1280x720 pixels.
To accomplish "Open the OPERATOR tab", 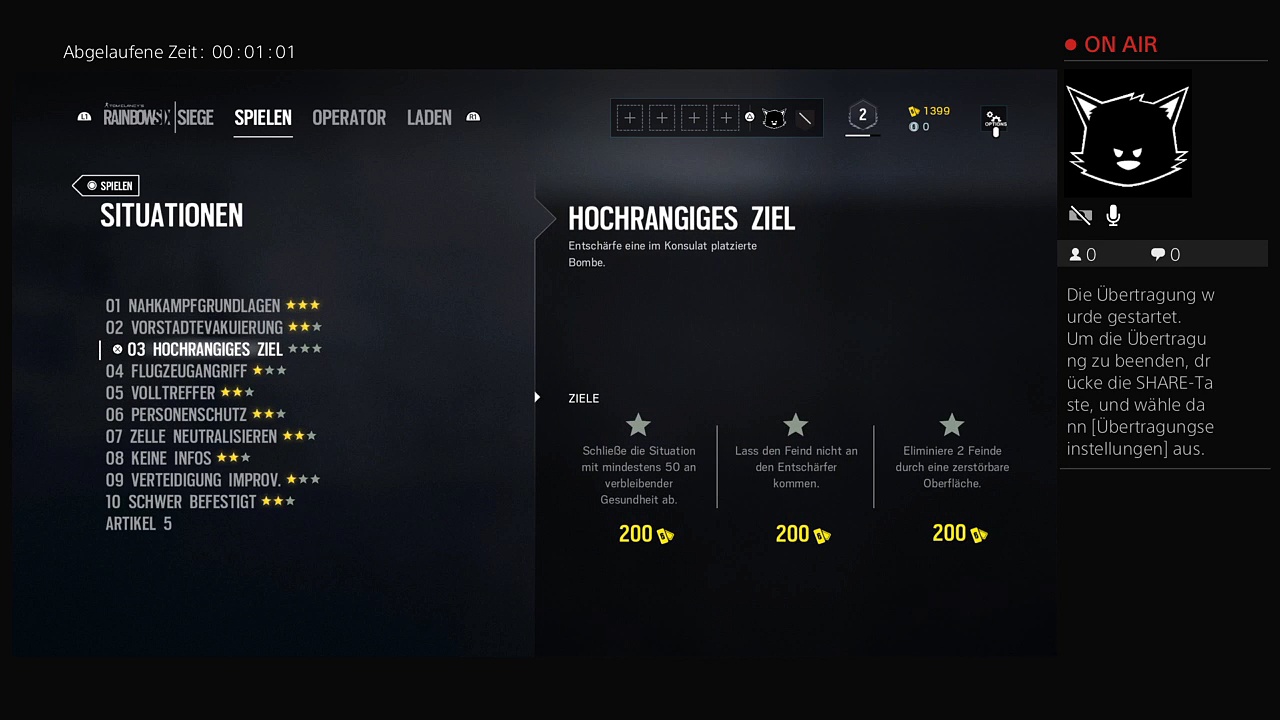I will (x=349, y=118).
